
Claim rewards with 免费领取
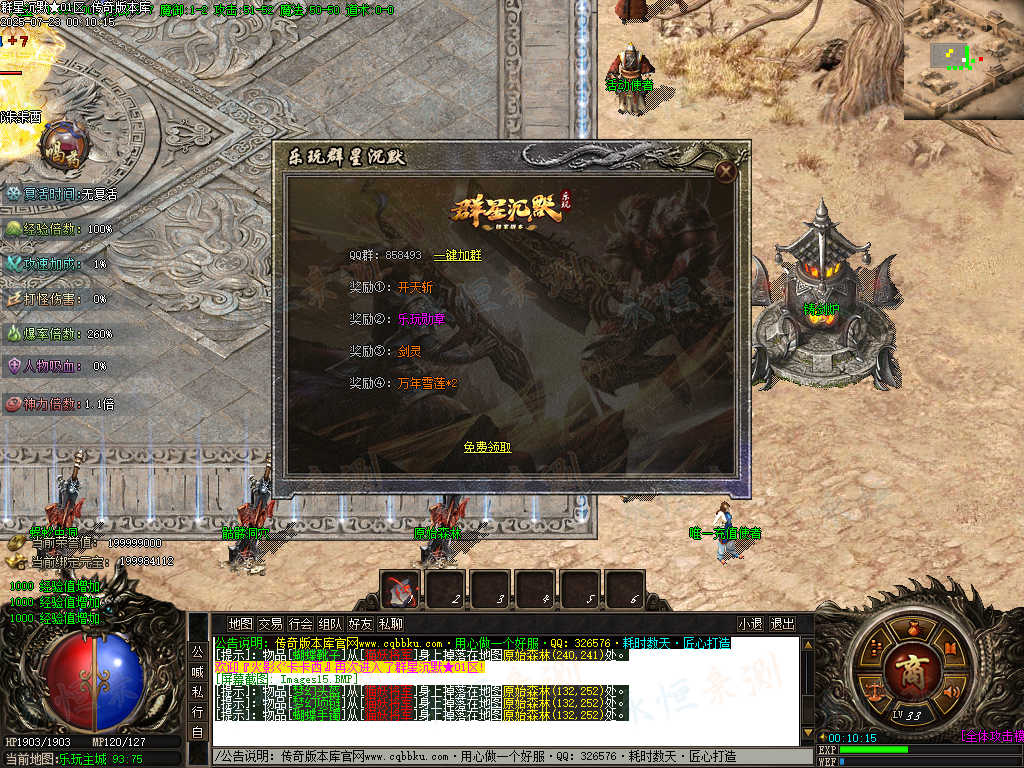pos(487,447)
